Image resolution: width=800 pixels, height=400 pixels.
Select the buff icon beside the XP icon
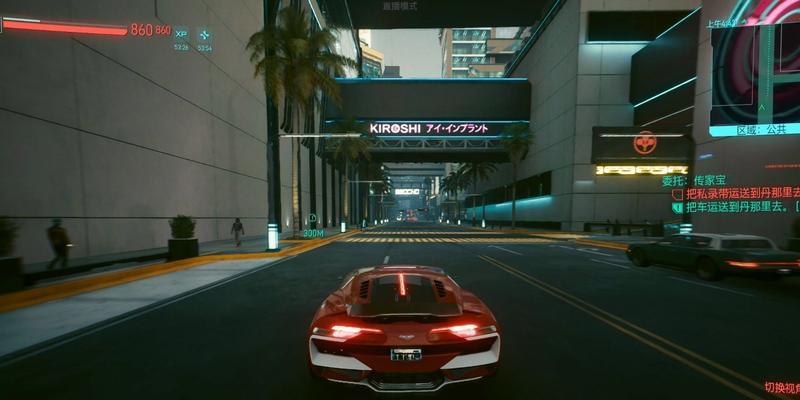[x=204, y=34]
